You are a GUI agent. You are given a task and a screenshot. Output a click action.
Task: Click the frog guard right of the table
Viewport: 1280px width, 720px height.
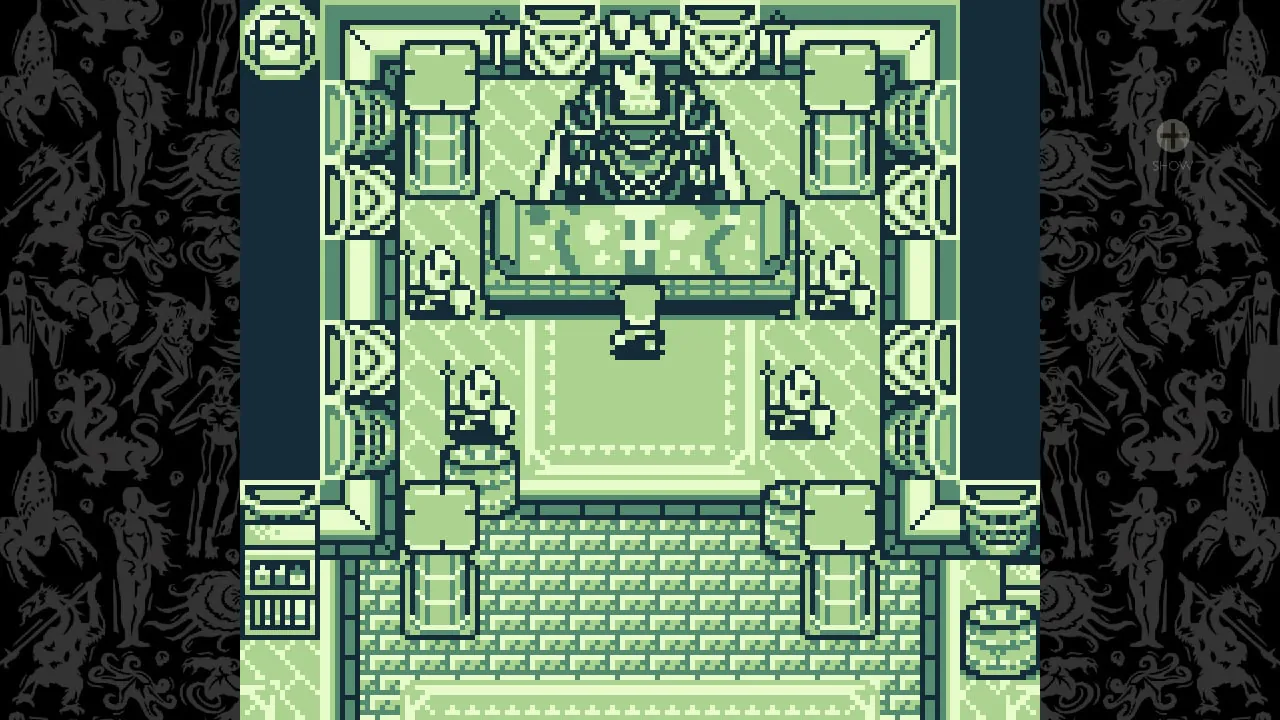pyautogui.click(x=838, y=280)
